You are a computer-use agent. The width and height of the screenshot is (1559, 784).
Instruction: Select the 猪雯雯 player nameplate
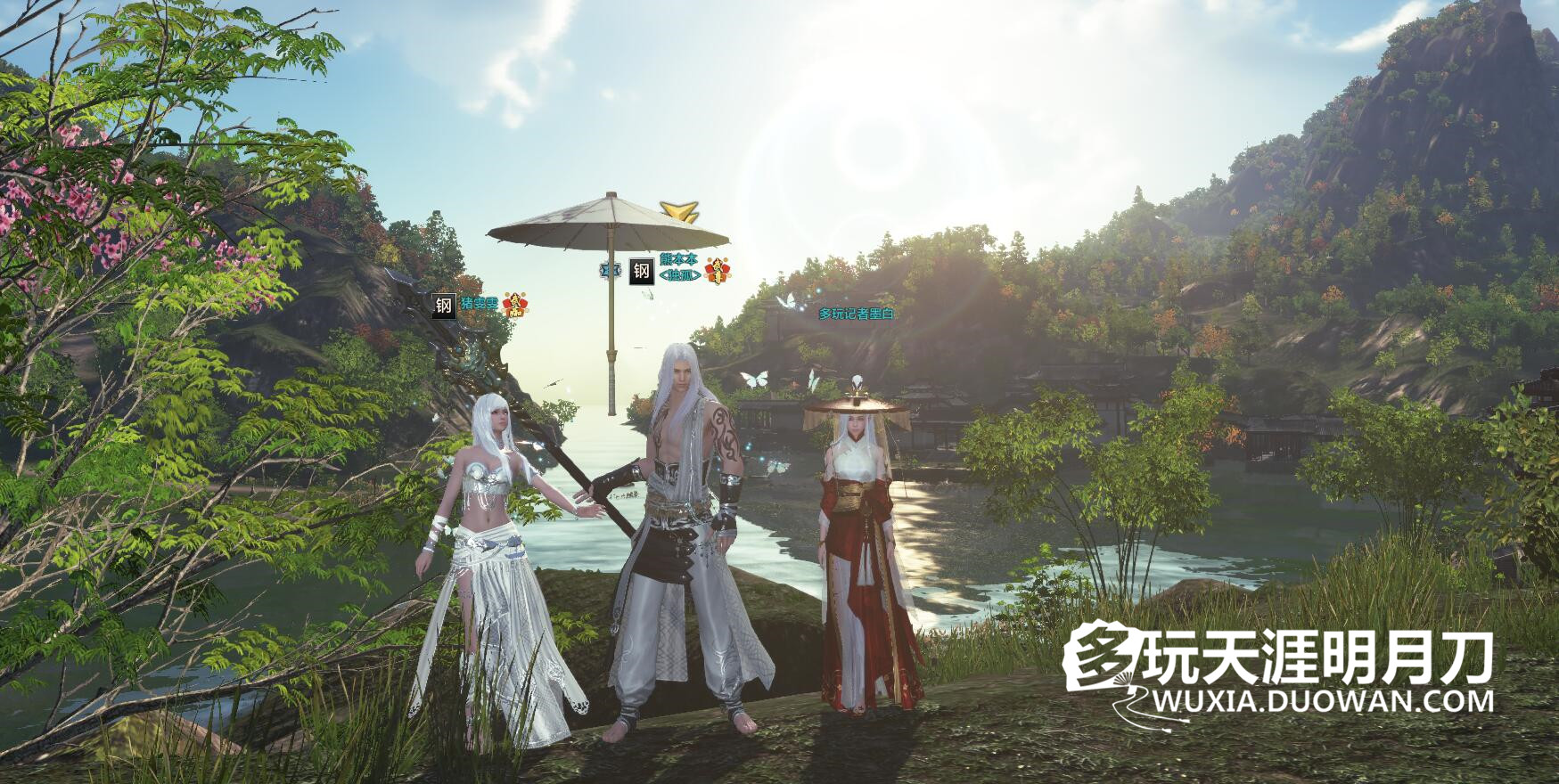[x=480, y=305]
